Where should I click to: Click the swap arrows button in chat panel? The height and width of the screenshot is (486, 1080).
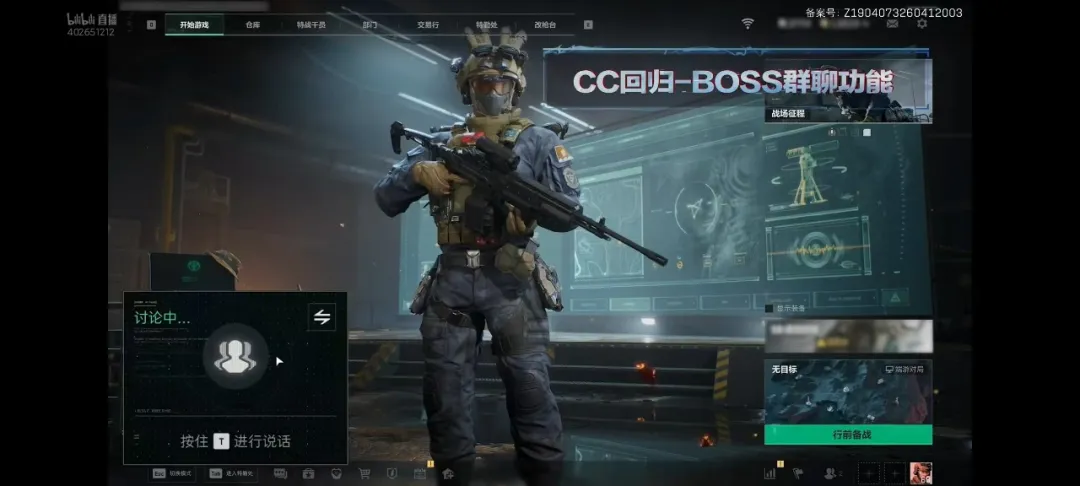(321, 317)
